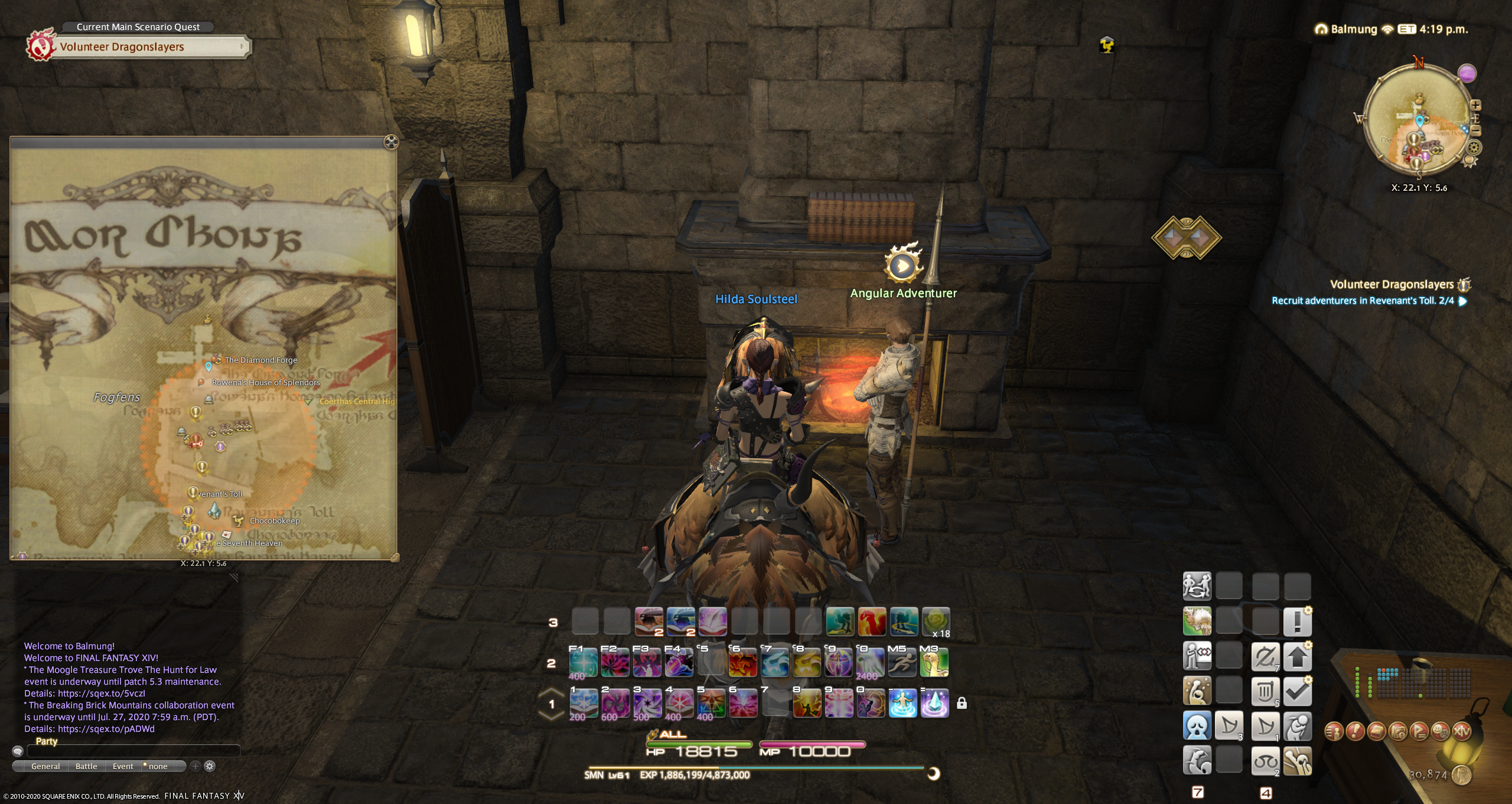
Task: Open minimap settings gear
Action: 1474,147
